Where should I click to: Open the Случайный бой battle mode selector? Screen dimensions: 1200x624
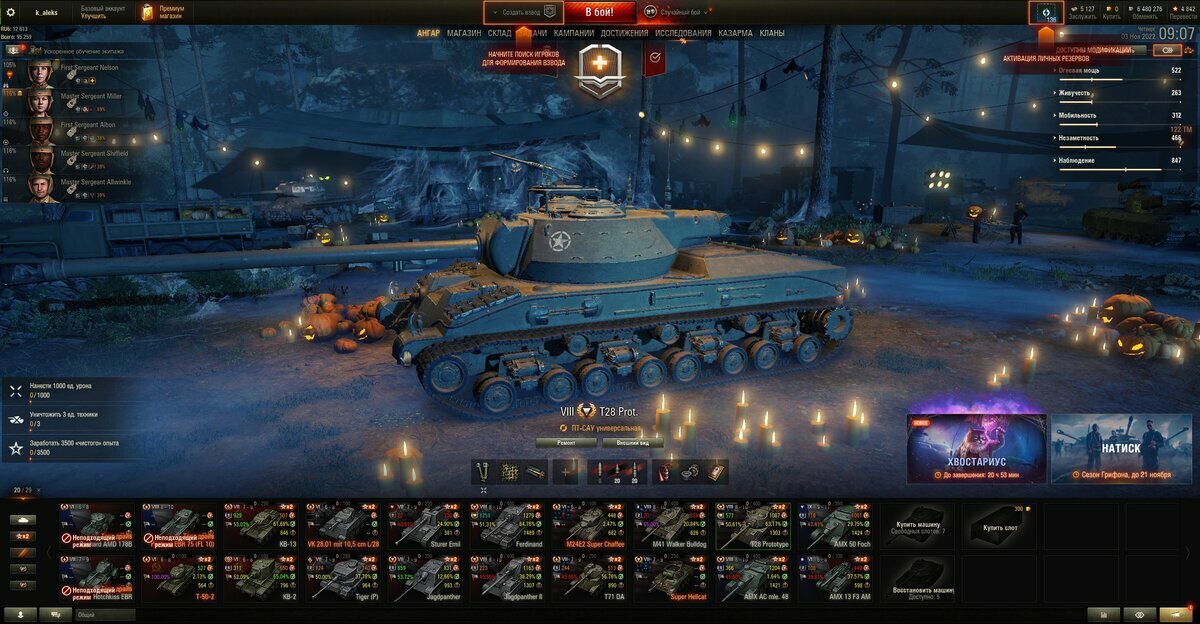[x=678, y=12]
